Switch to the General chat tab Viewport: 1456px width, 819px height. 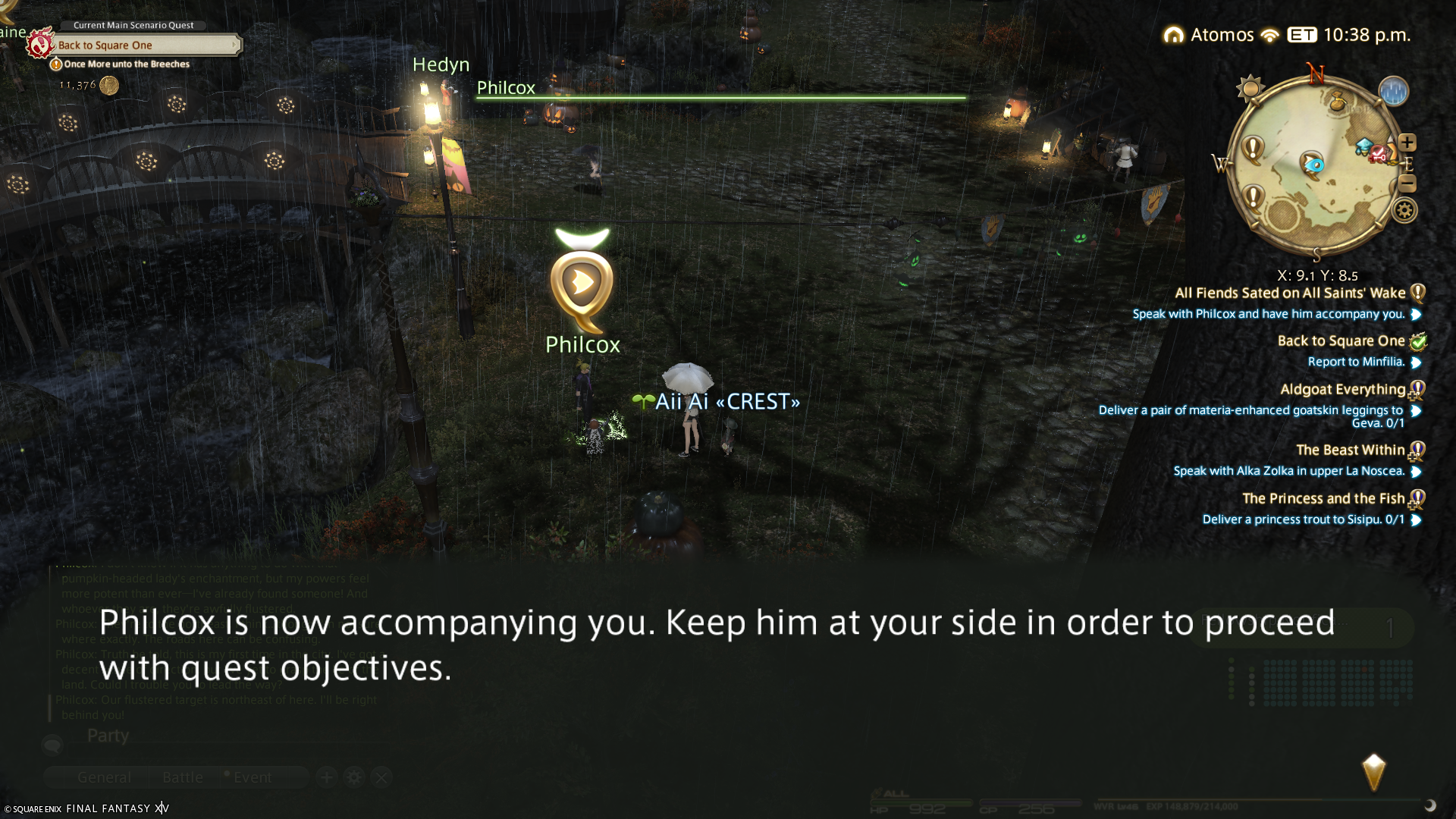point(104,777)
